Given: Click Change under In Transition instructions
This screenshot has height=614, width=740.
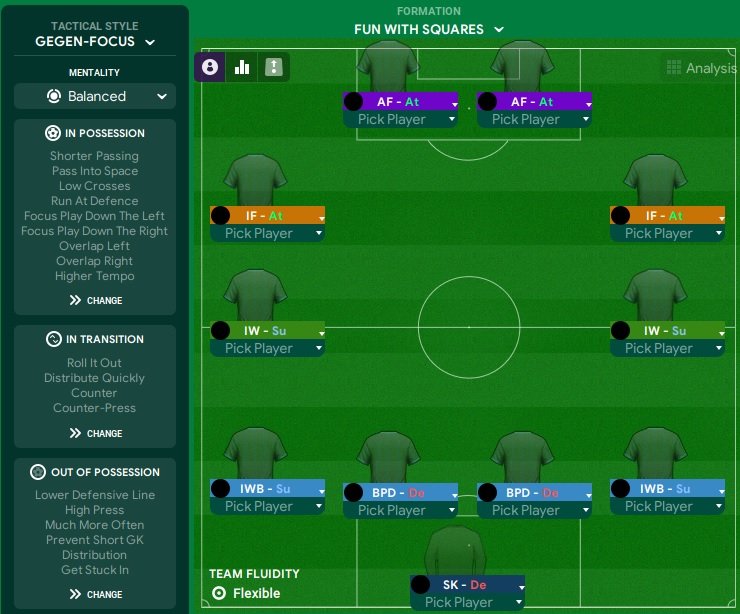Looking at the screenshot, I should coord(96,433).
